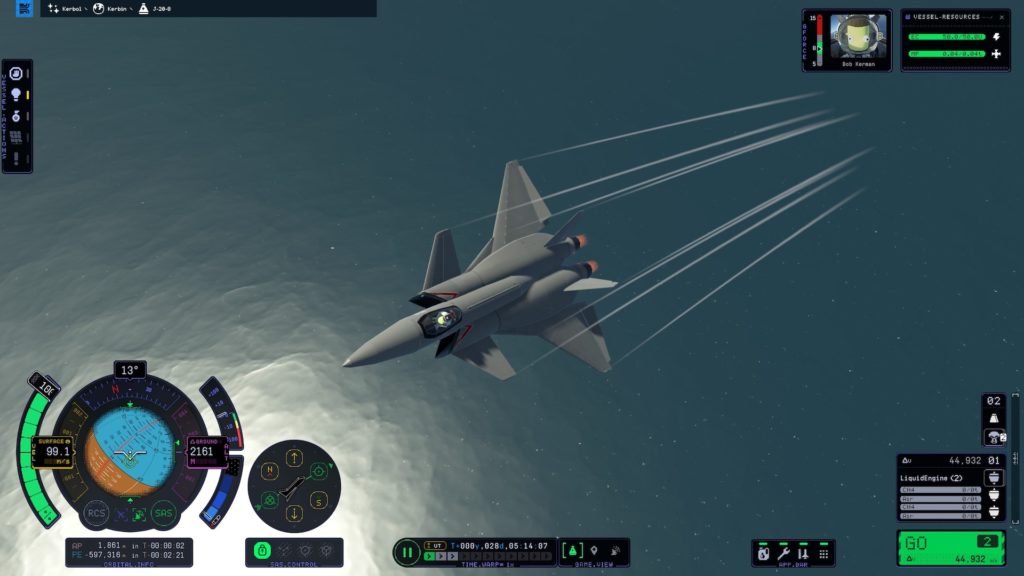Set SAS to prograde (up arrow)
1024x576 pixels.
coord(294,459)
